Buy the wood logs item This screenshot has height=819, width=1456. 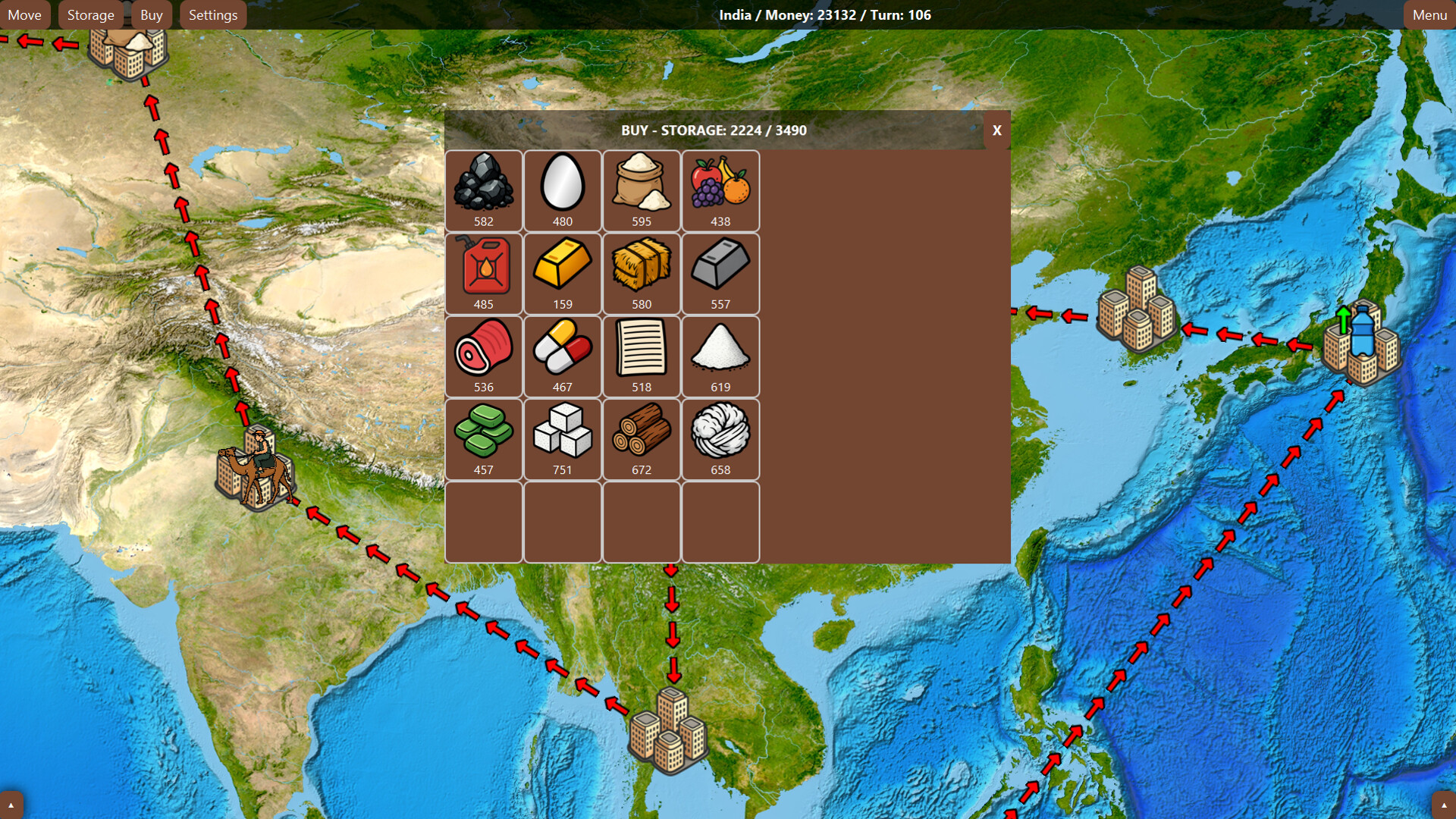(642, 438)
